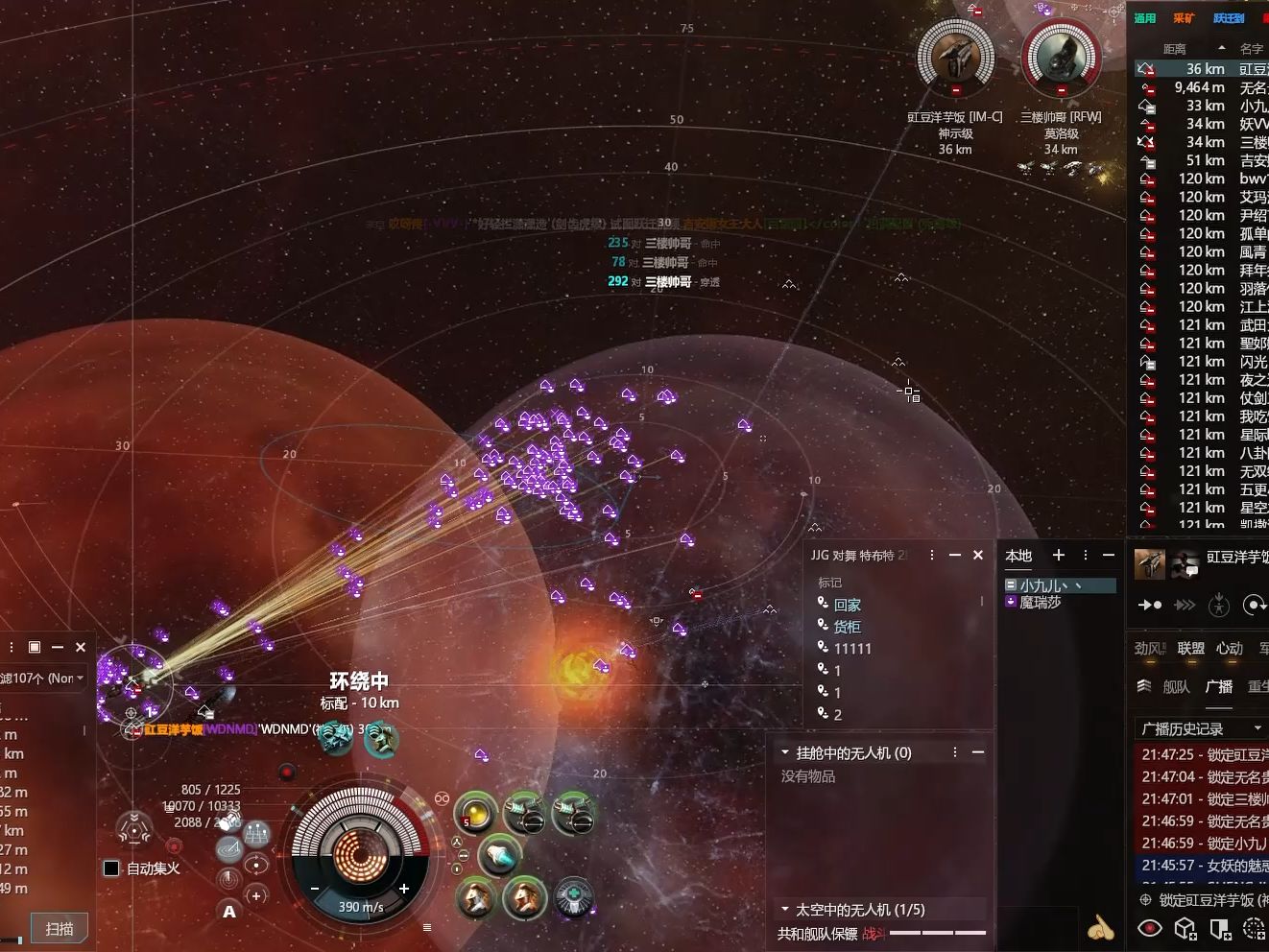This screenshot has width=1269, height=952.
Task: Switch to the 联盟 chat channel tab
Action: (1191, 649)
